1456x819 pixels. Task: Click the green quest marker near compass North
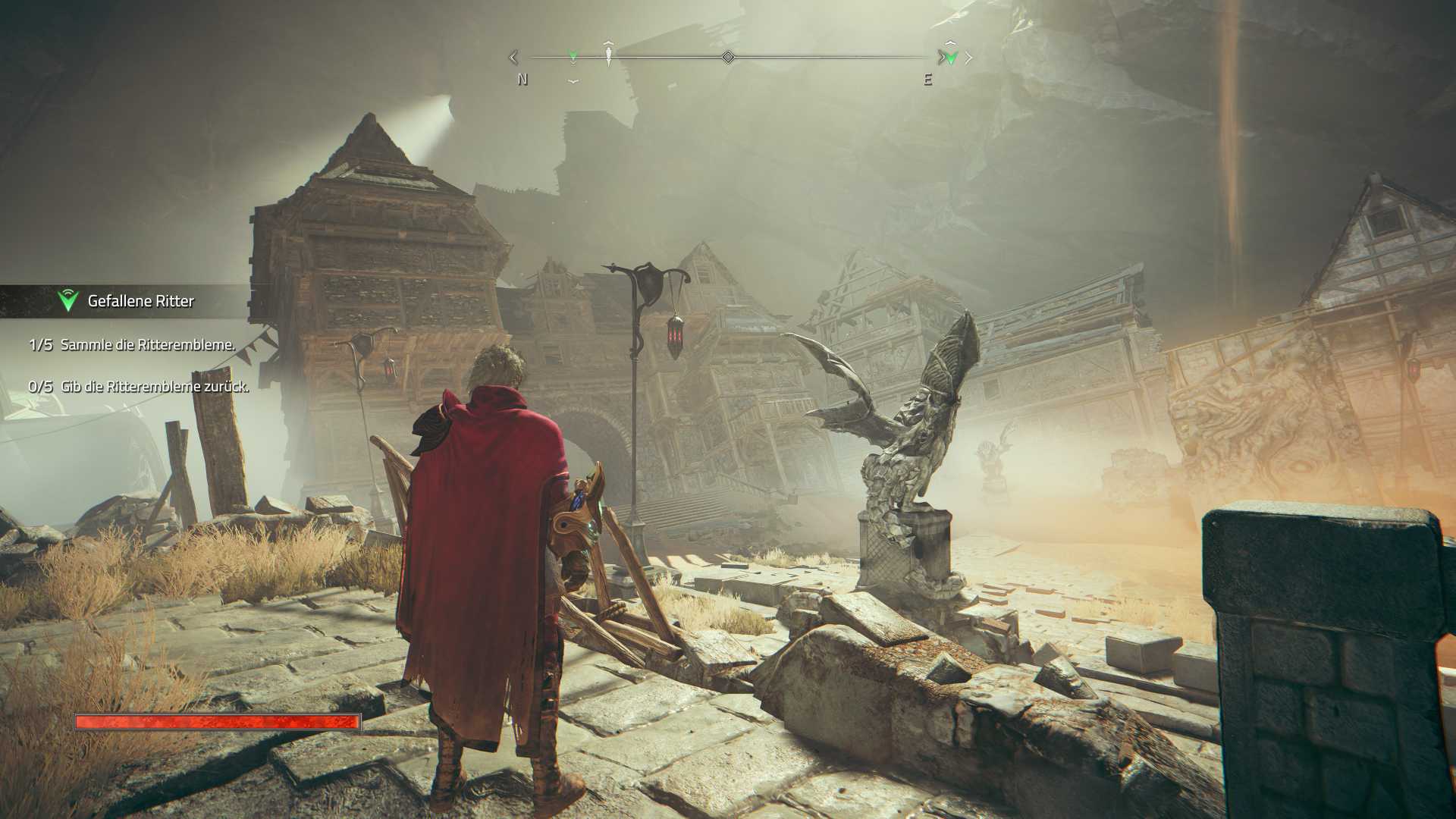(573, 56)
